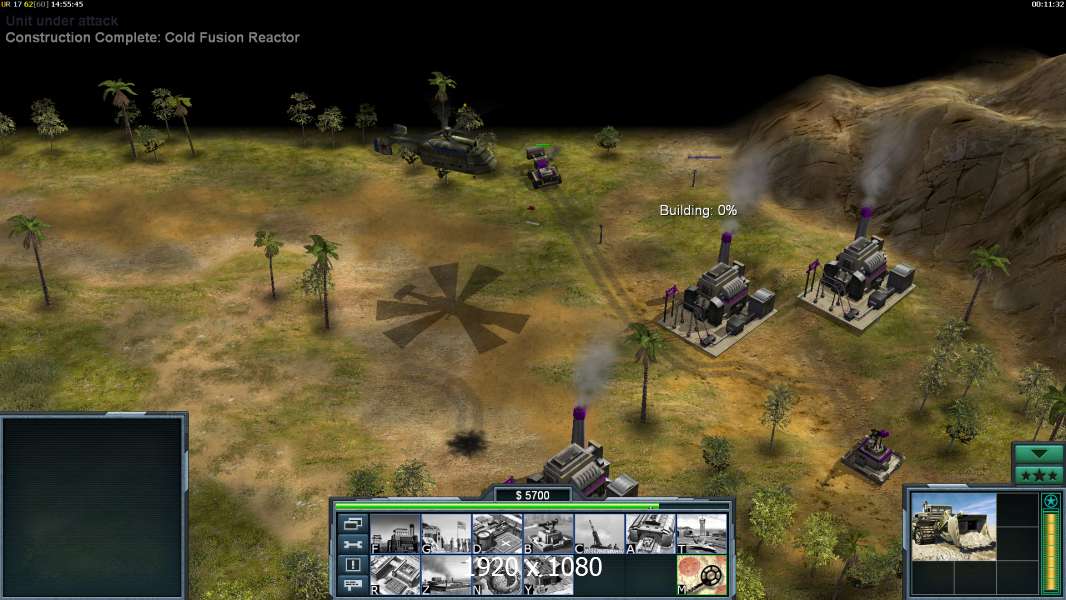Image resolution: width=1066 pixels, height=600 pixels.
Task: Select the build icon with hotkey N
Action: 497,574
